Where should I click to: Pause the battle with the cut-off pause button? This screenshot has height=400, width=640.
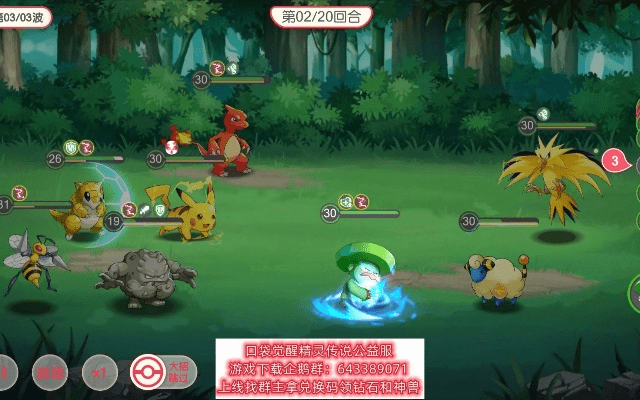pyautogui.click(x=5, y=372)
